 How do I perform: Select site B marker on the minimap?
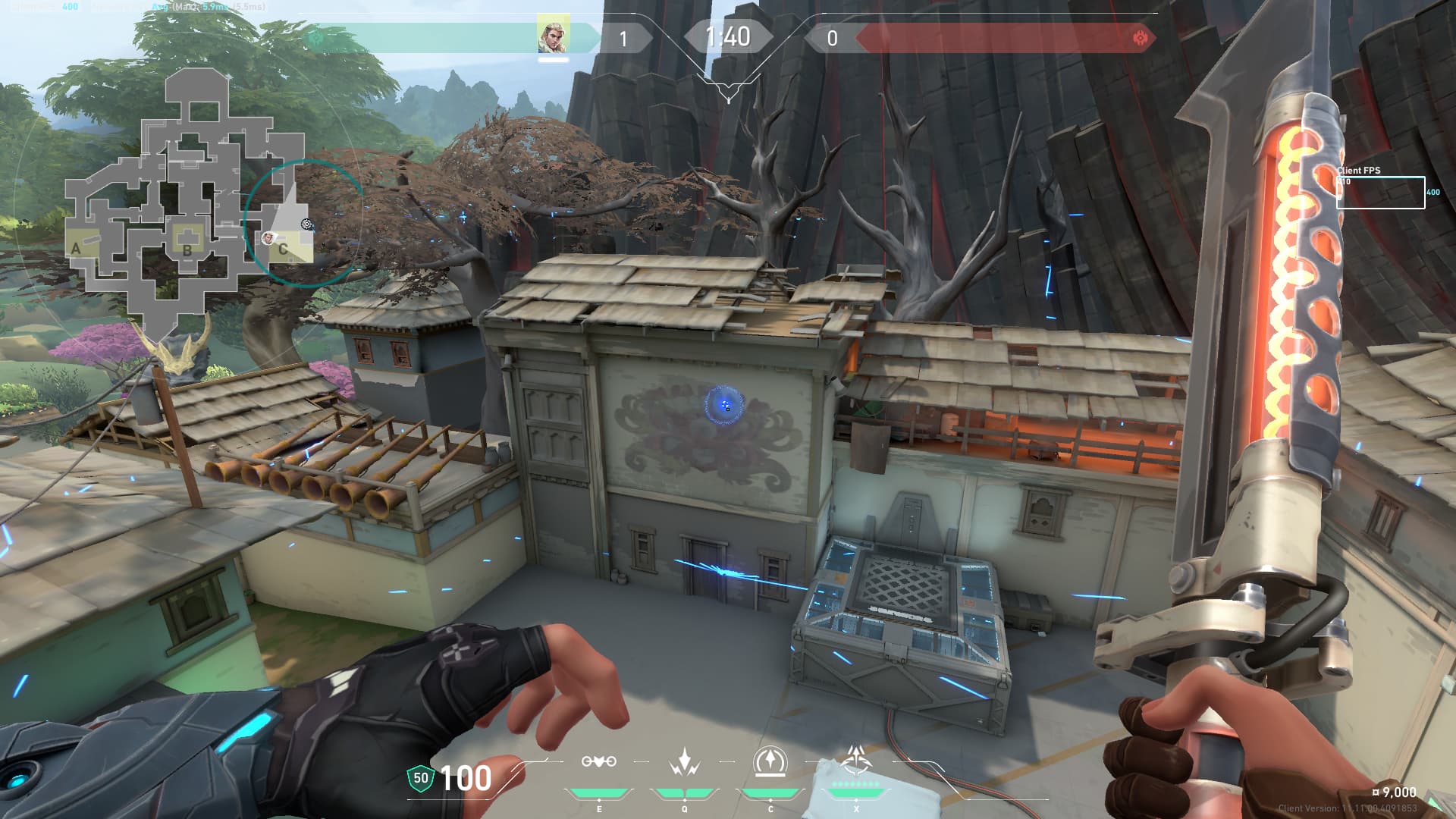pos(187,249)
